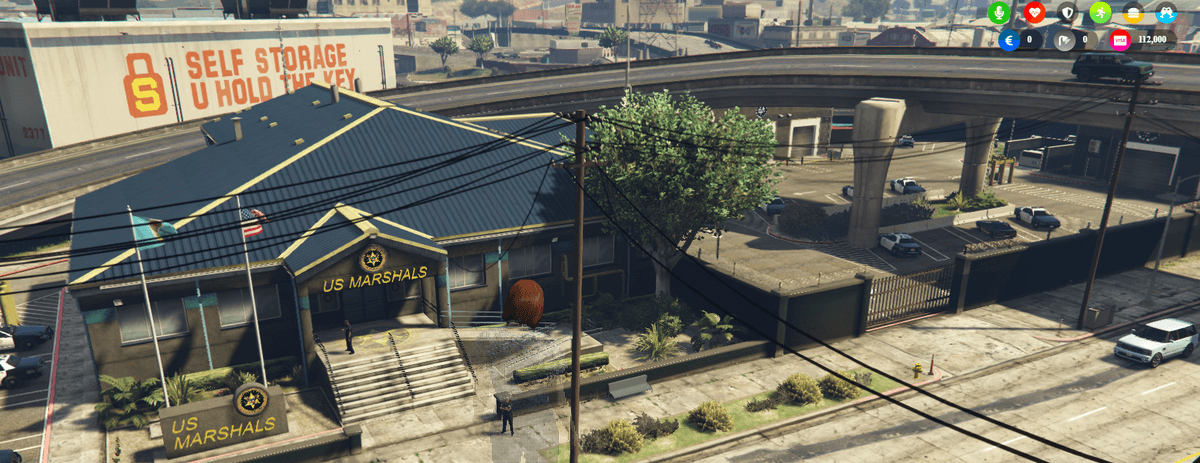Screen dimensions: 1200x463
Task: Click the green microphone voice icon
Action: pos(999,13)
